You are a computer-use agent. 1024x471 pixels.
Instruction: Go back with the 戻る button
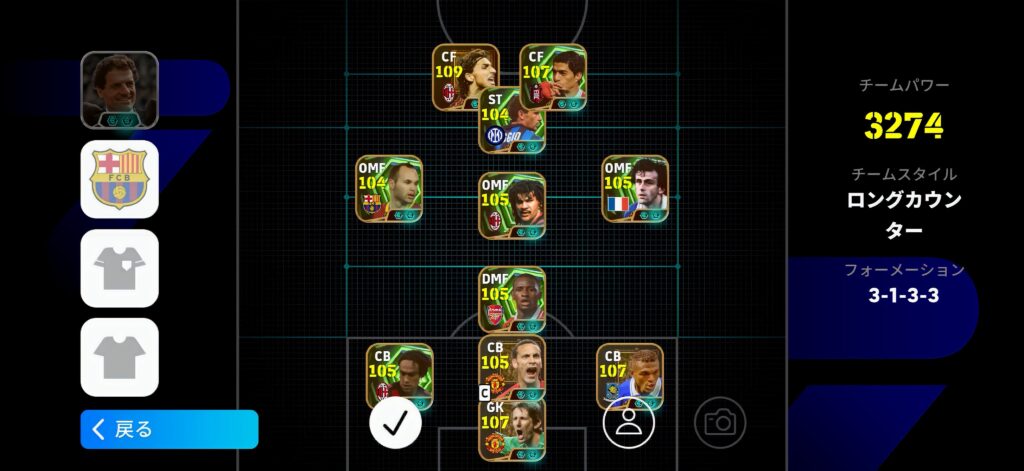[x=169, y=429]
